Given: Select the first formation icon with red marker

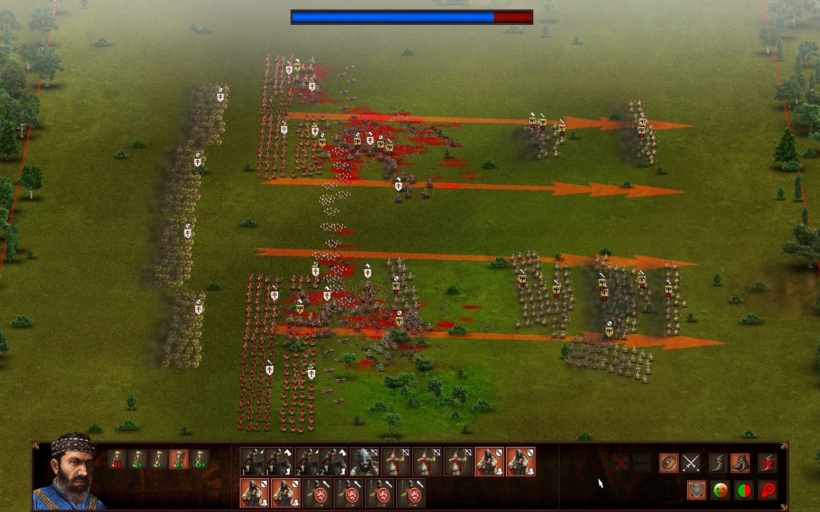Looking at the screenshot, I should click(117, 459).
